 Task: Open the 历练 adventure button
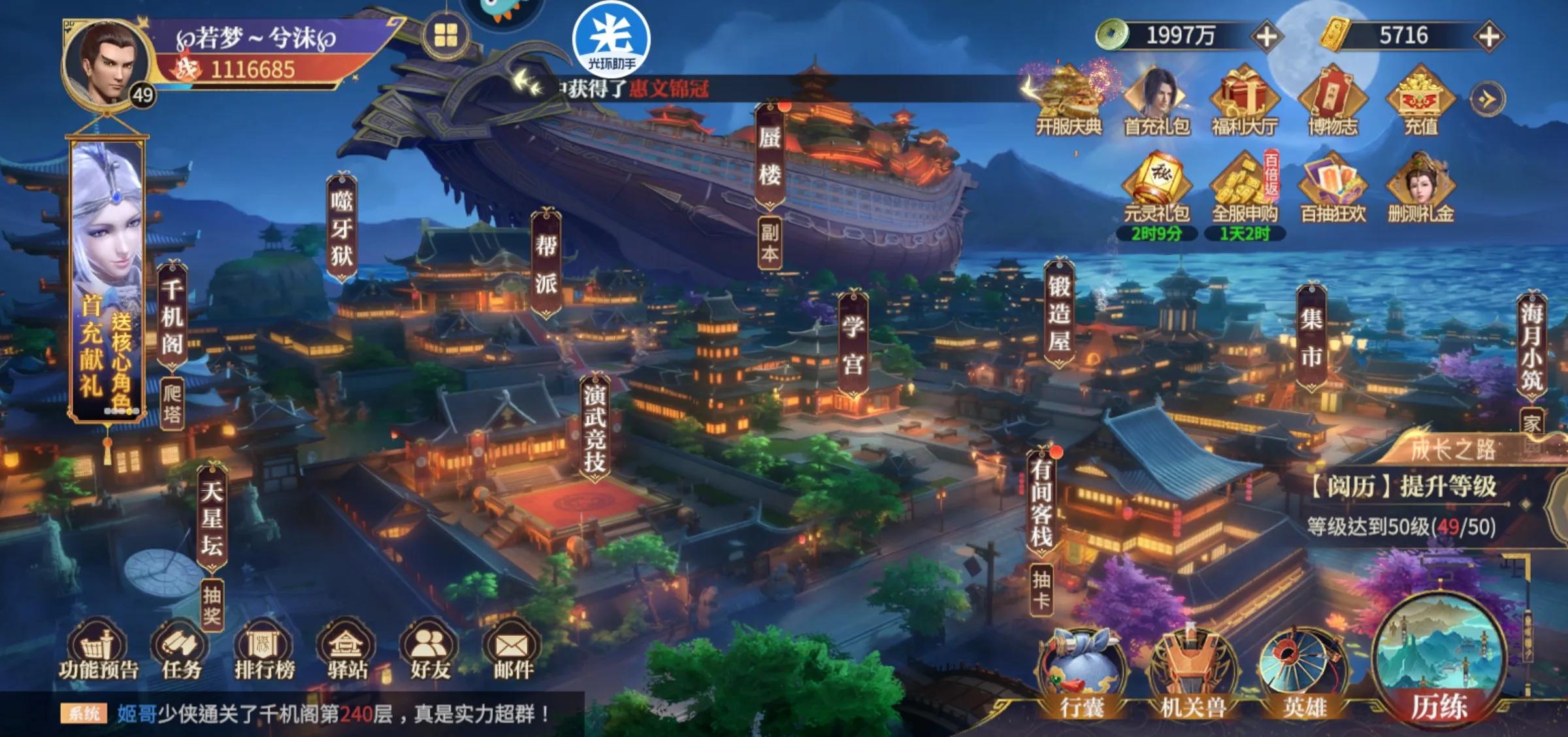tap(1439, 666)
